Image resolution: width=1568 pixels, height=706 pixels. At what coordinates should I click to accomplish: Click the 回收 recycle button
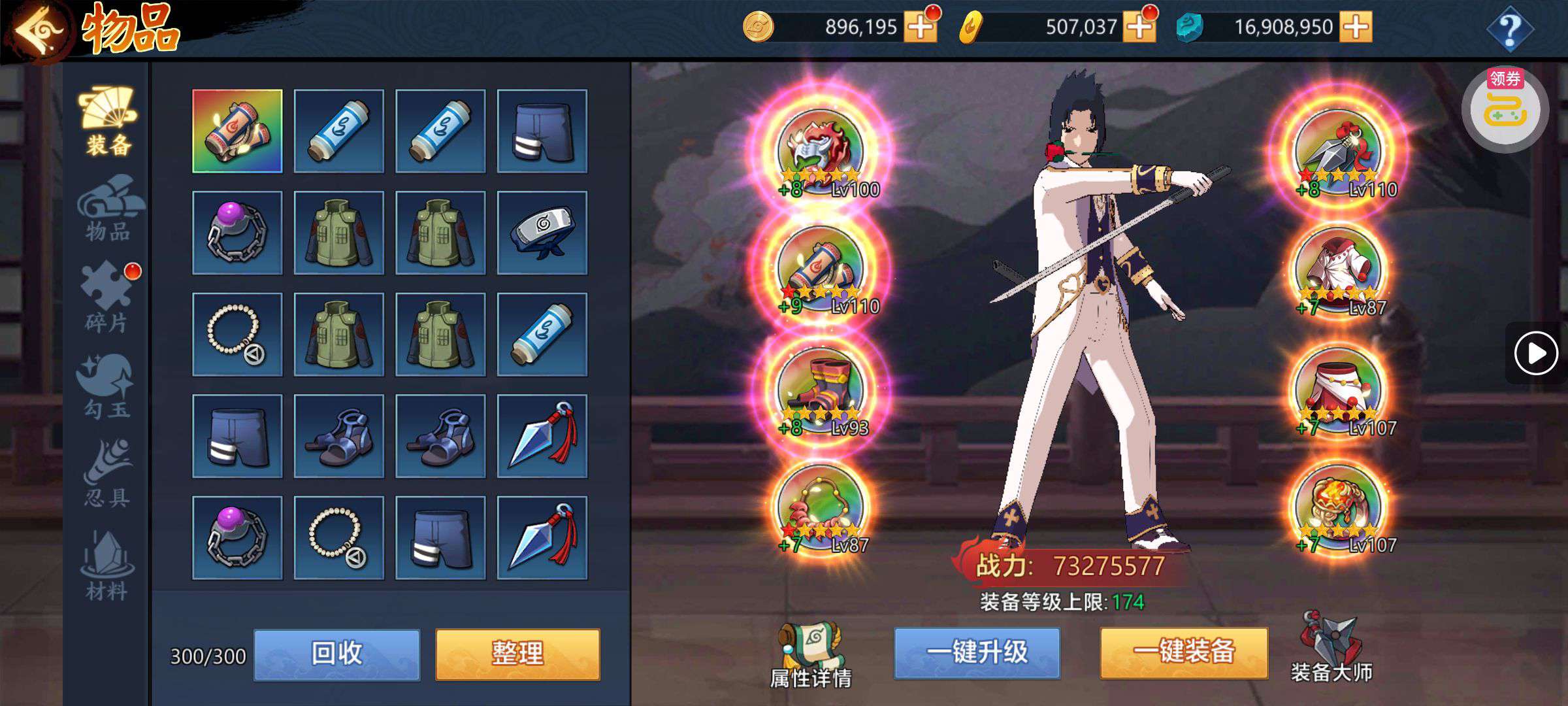tap(336, 654)
